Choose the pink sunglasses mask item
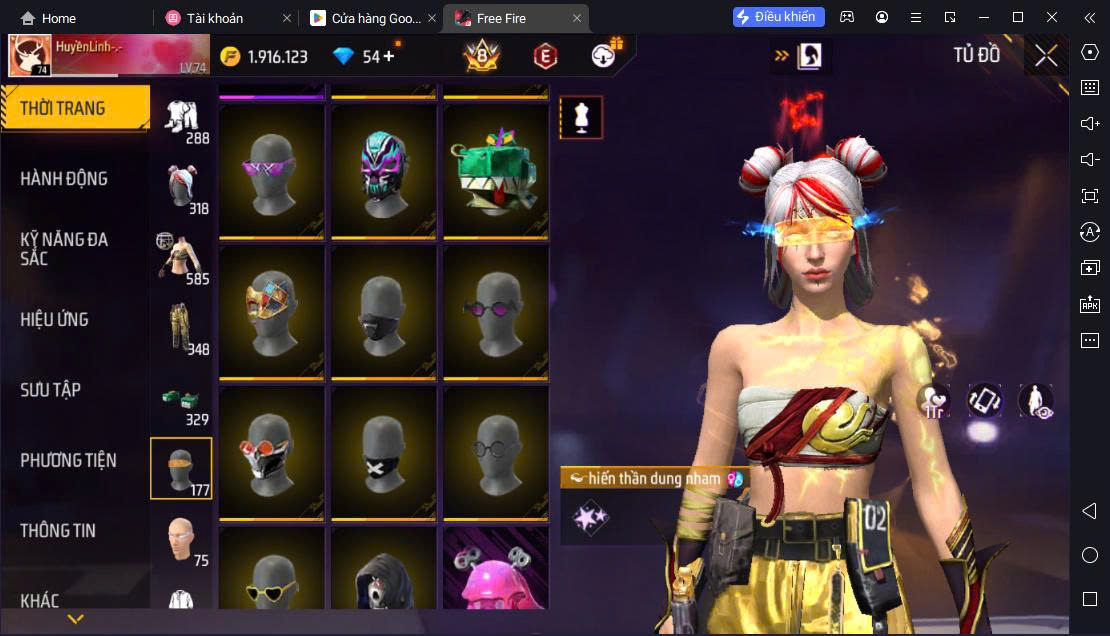The width and height of the screenshot is (1110, 636). point(272,171)
